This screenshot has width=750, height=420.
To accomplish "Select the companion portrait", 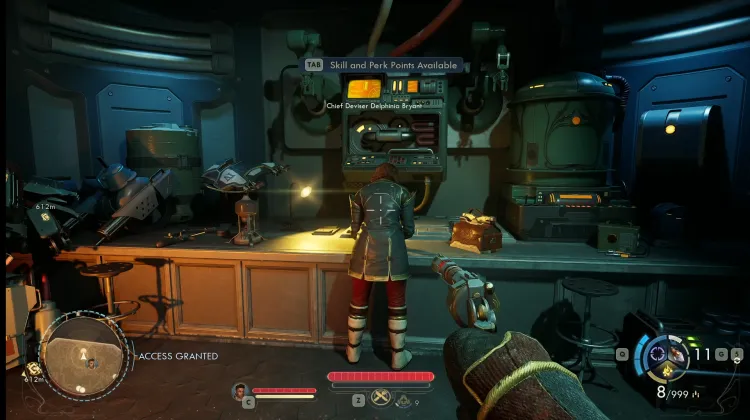I will [x=240, y=391].
